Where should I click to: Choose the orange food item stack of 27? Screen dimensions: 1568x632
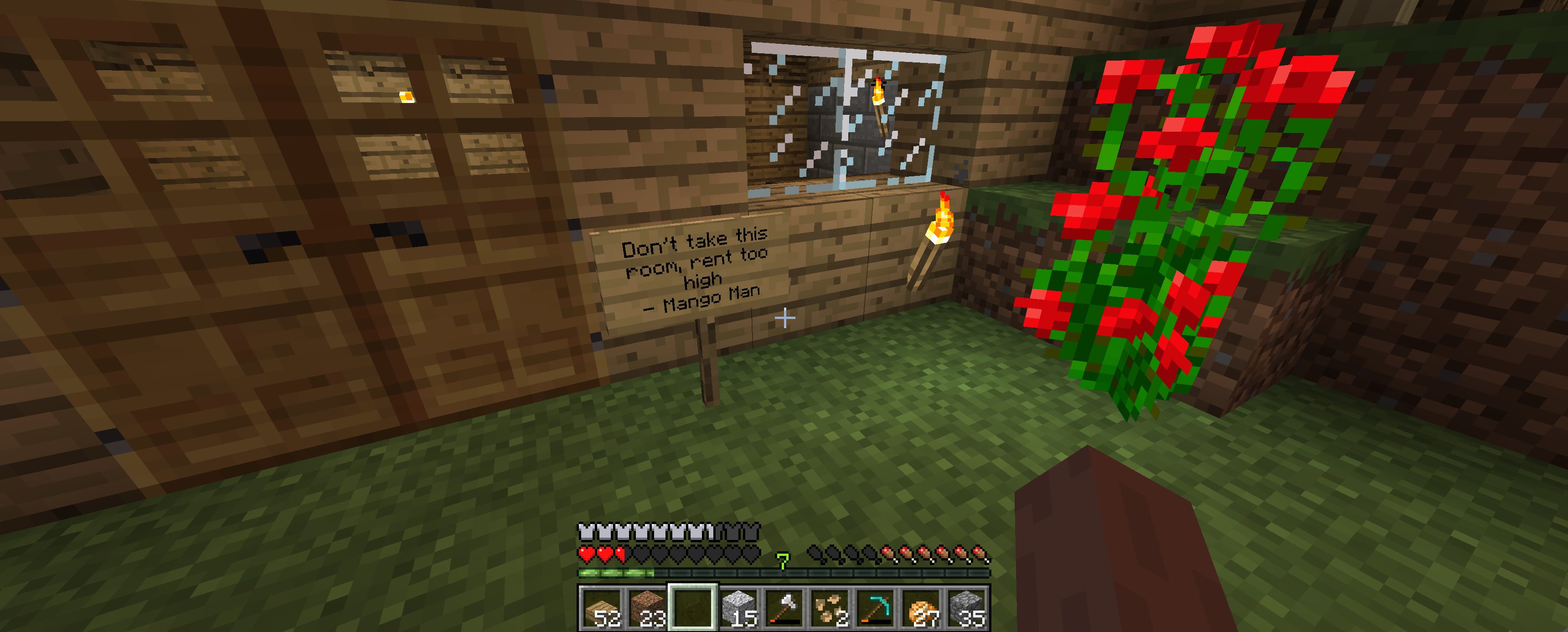(921, 608)
